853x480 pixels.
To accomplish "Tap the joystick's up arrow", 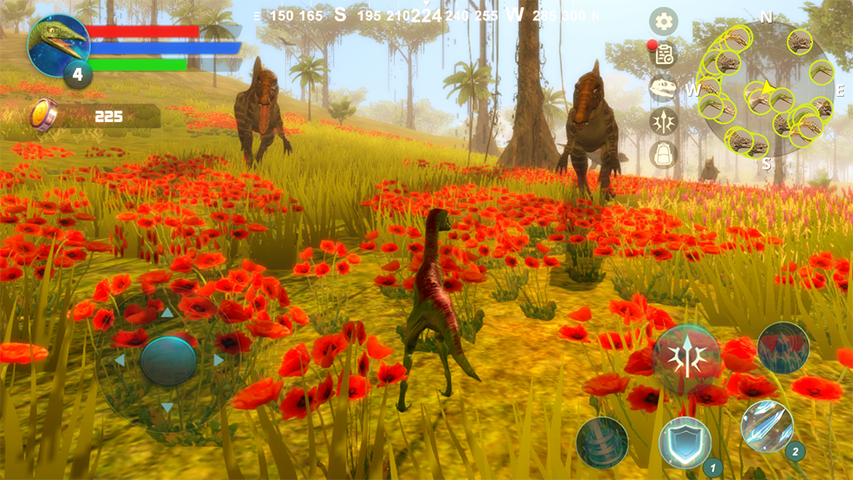I will point(168,313).
